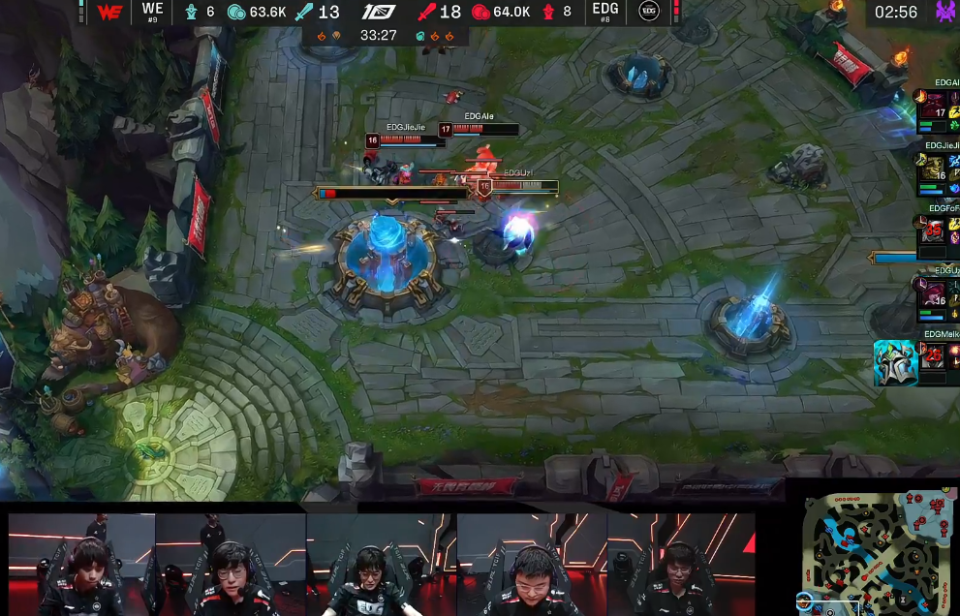The image size is (960, 616).
Task: Select the EDGMeiko champion portrait in sidebar
Action: pos(932,356)
